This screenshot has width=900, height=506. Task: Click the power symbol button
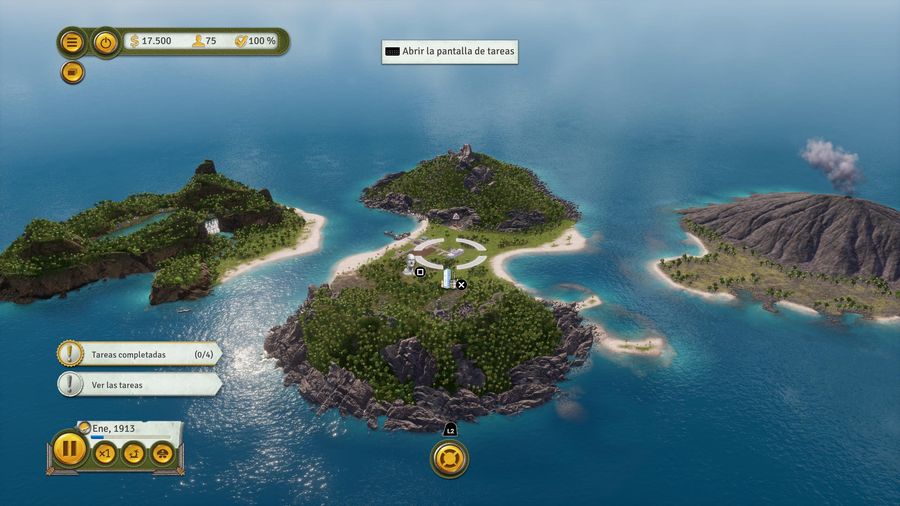[x=106, y=42]
